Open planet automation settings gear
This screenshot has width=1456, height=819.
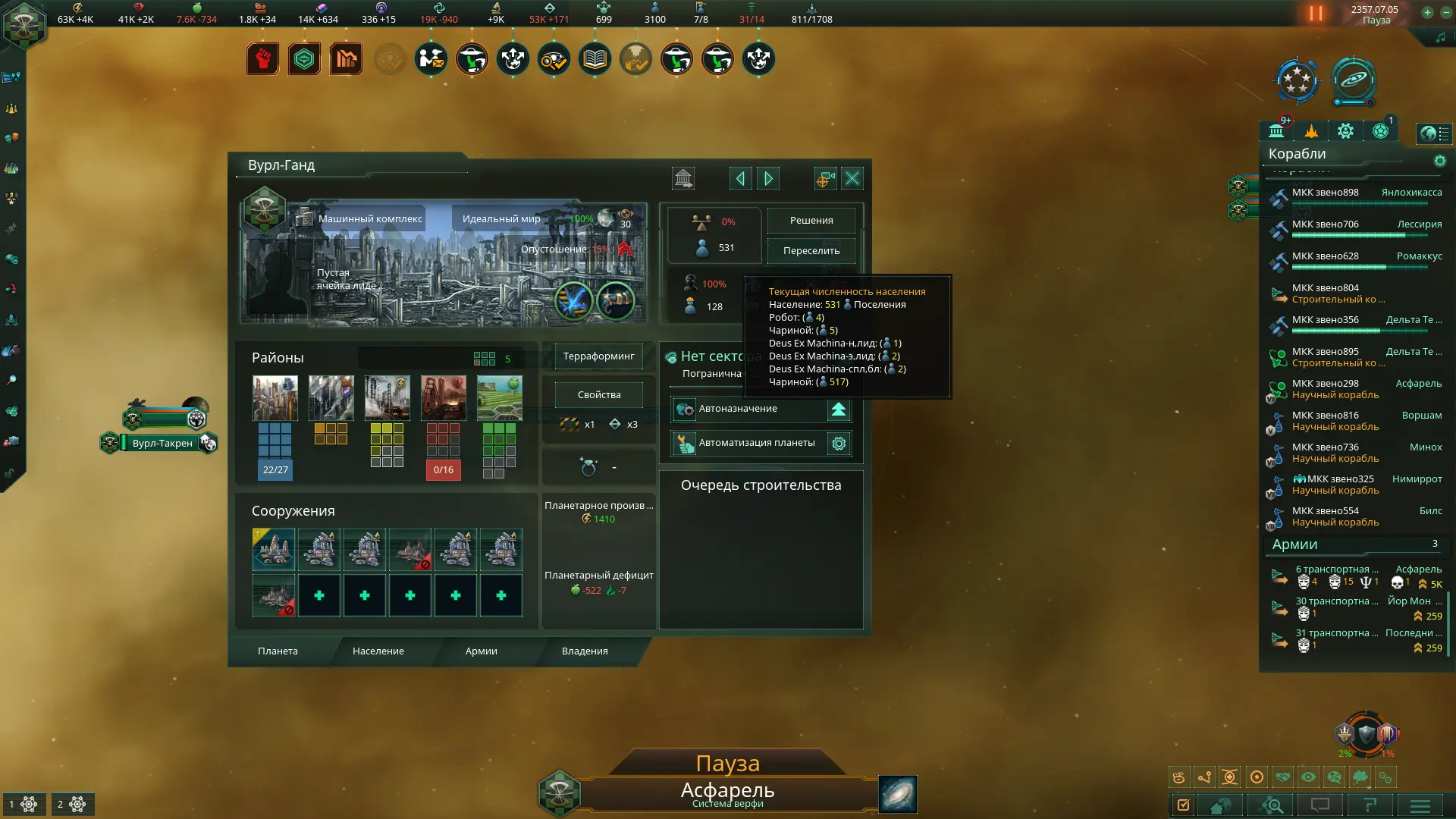click(x=839, y=444)
